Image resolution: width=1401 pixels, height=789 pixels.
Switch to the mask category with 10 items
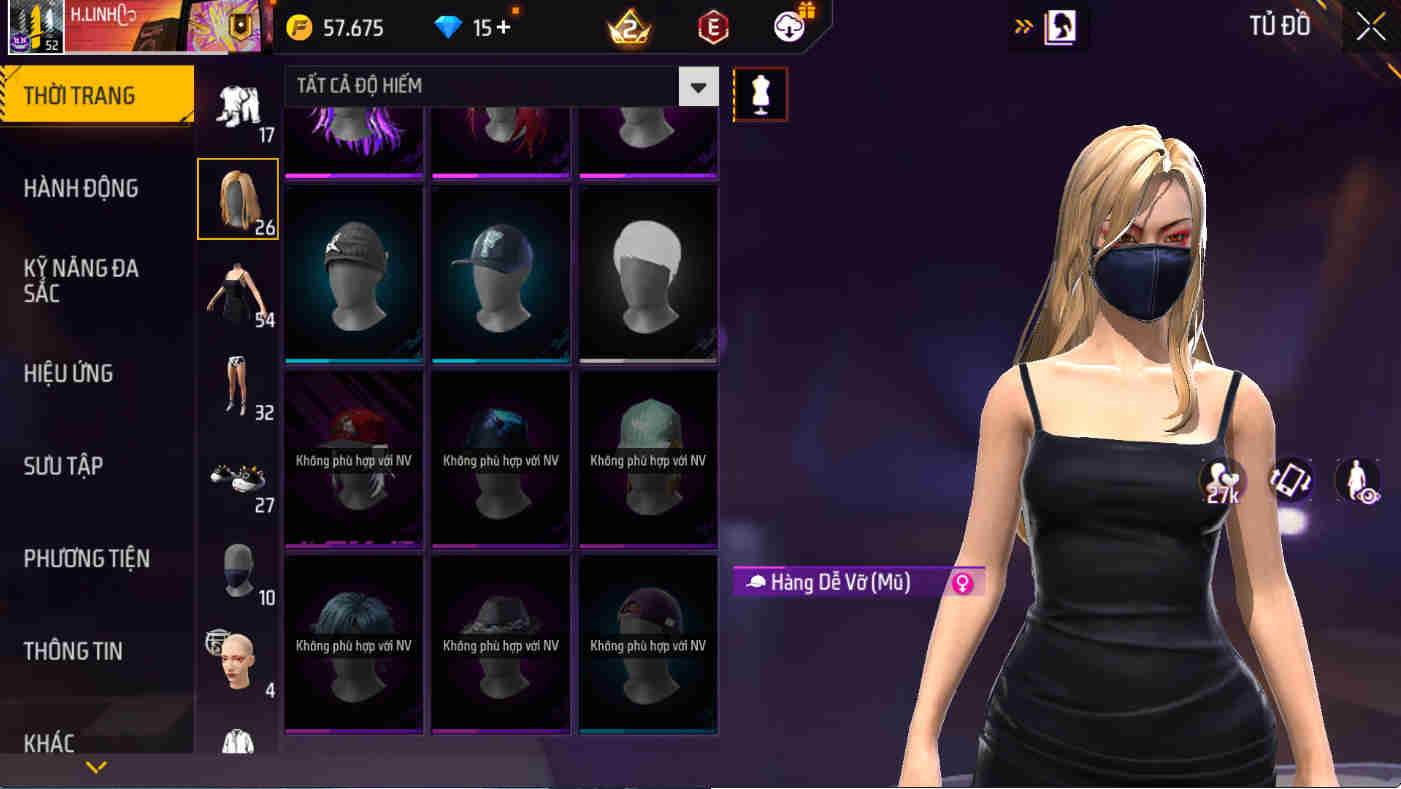[238, 572]
